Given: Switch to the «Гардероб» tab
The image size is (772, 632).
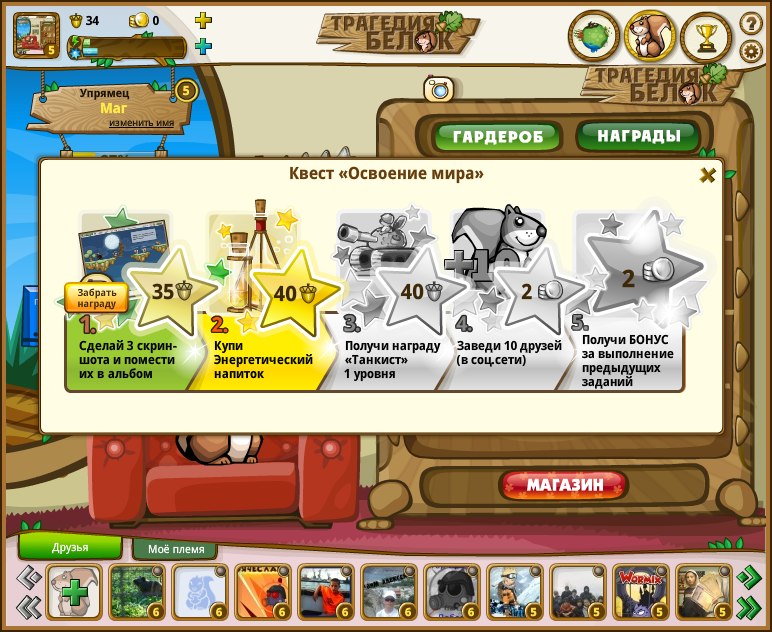Looking at the screenshot, I should [498, 136].
